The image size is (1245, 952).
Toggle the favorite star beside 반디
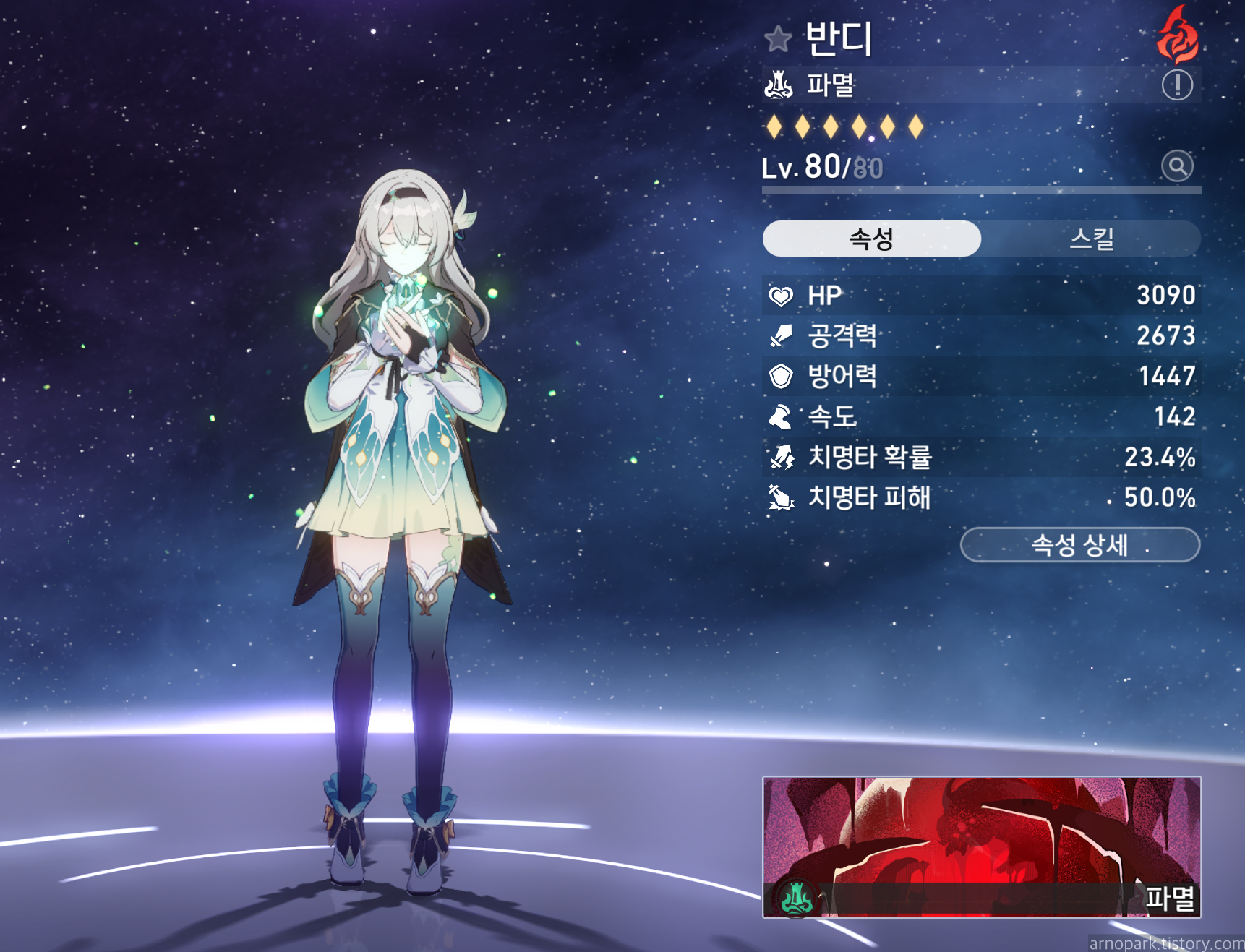pos(778,39)
